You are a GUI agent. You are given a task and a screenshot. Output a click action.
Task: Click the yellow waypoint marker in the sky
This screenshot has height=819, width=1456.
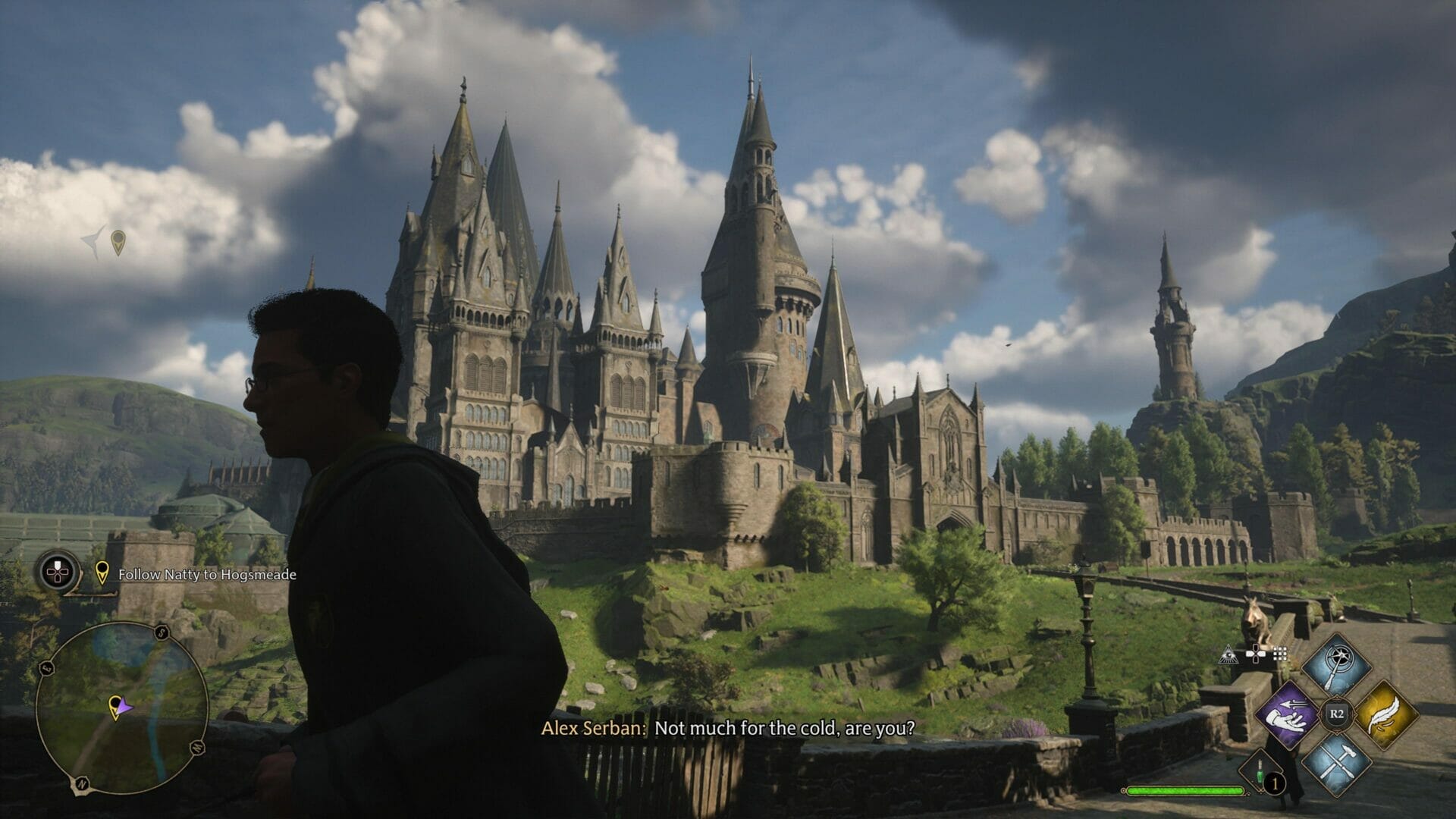pyautogui.click(x=118, y=242)
